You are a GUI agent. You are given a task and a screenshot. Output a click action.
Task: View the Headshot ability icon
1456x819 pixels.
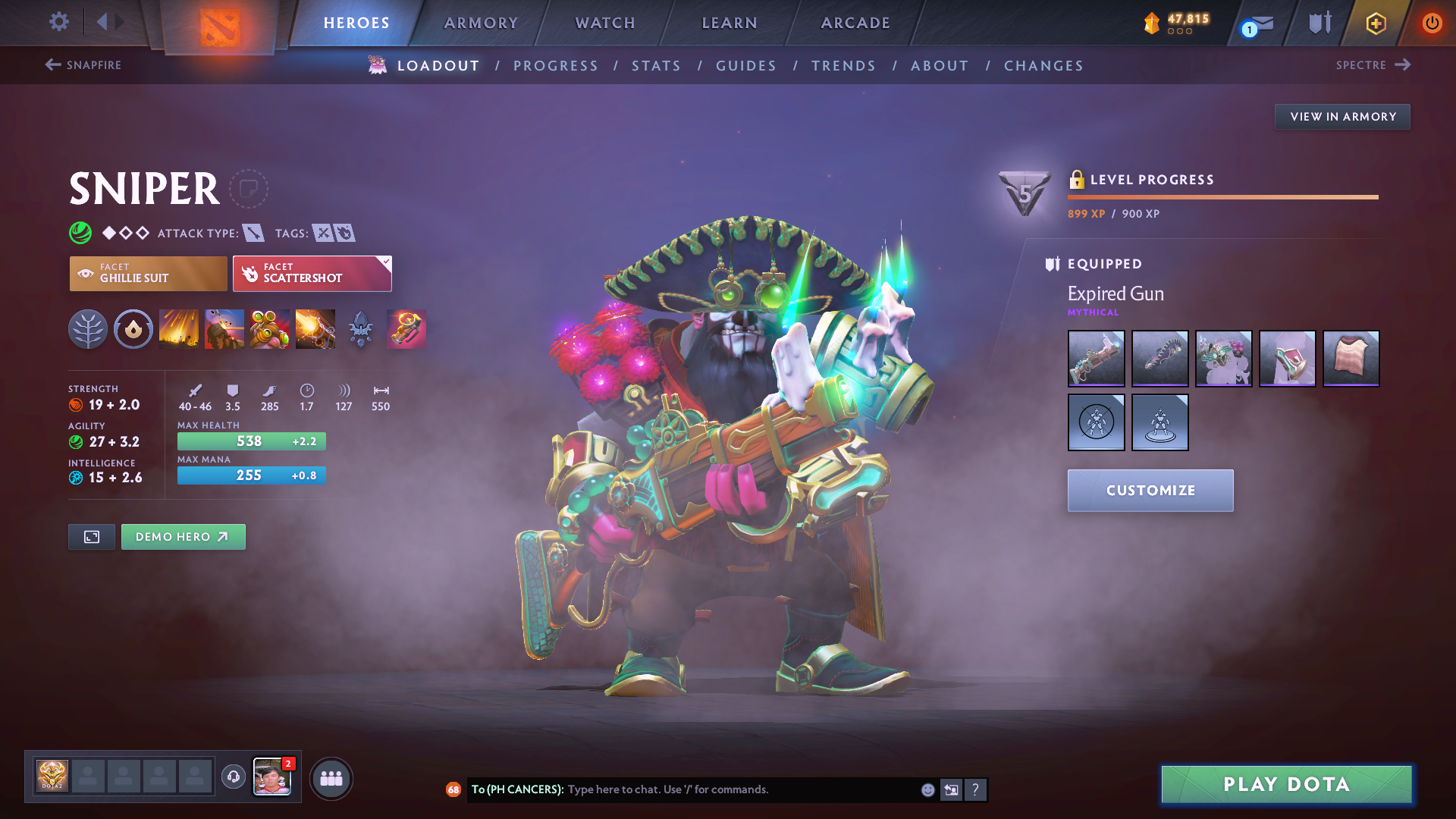224,329
